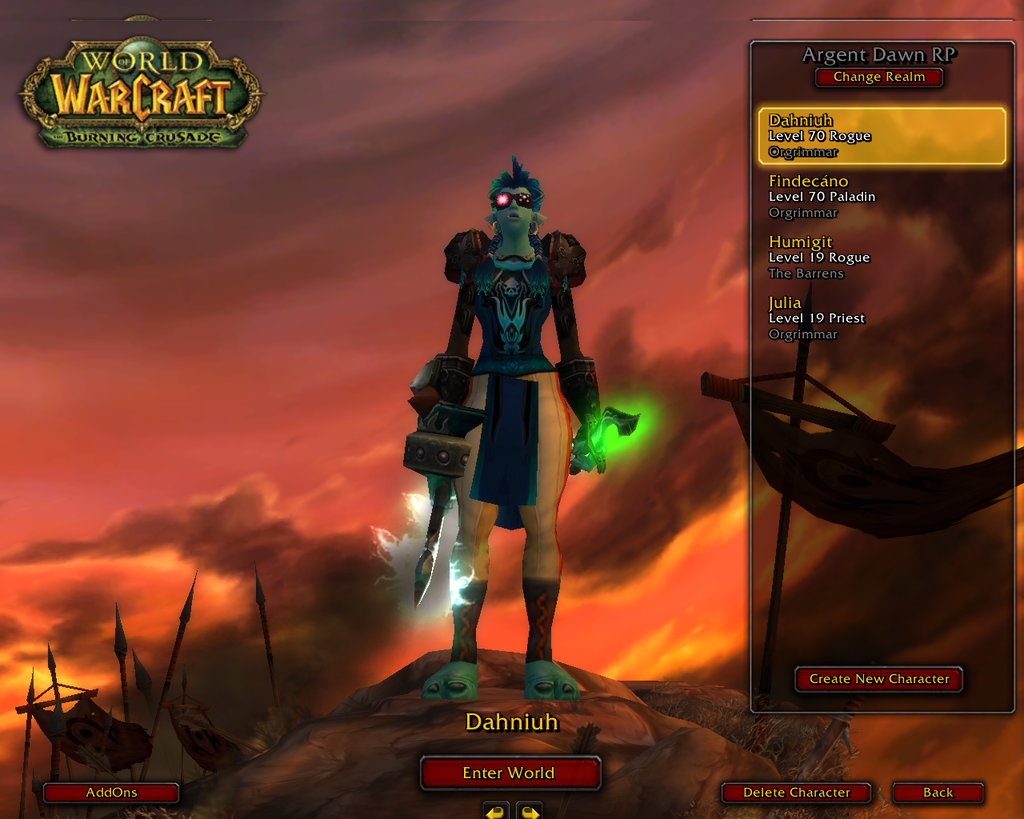Open the Change Realm screen
1024x819 pixels.
(x=879, y=77)
